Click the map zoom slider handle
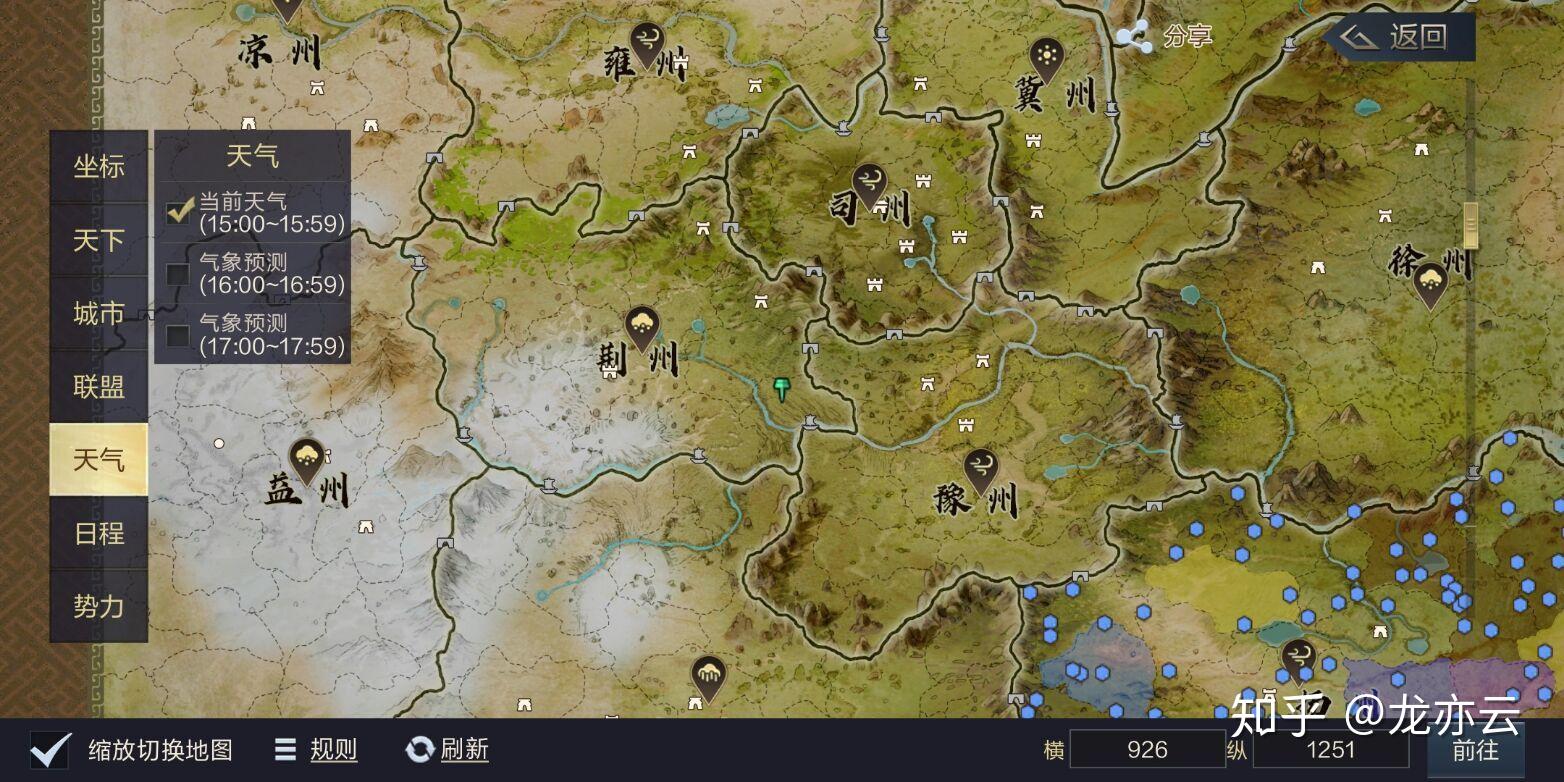 click(1471, 224)
